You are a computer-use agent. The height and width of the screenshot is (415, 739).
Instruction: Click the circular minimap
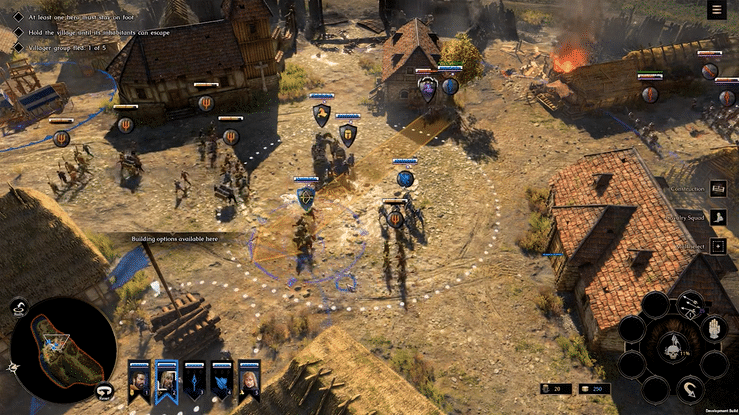(60, 345)
